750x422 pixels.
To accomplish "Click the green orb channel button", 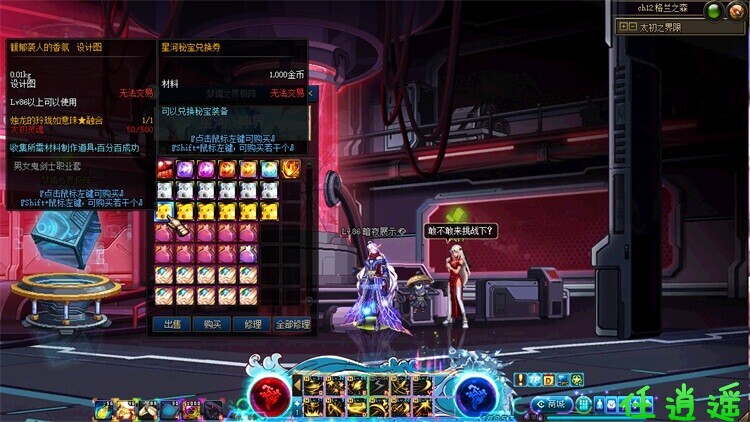I will point(713,11).
